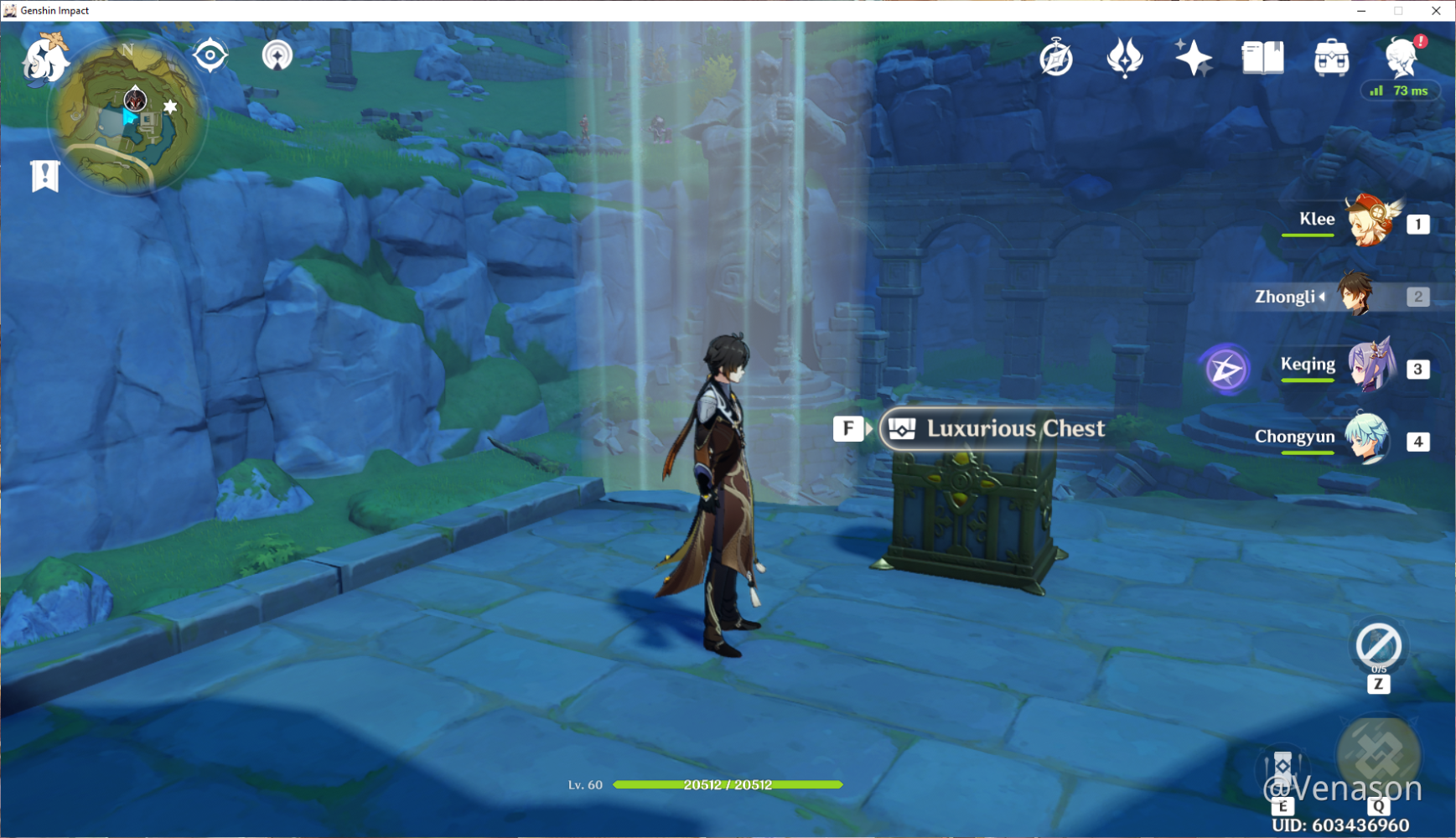Open the Adventurer Handbook compass icon
Image resolution: width=1456 pixels, height=838 pixels.
point(1055,58)
